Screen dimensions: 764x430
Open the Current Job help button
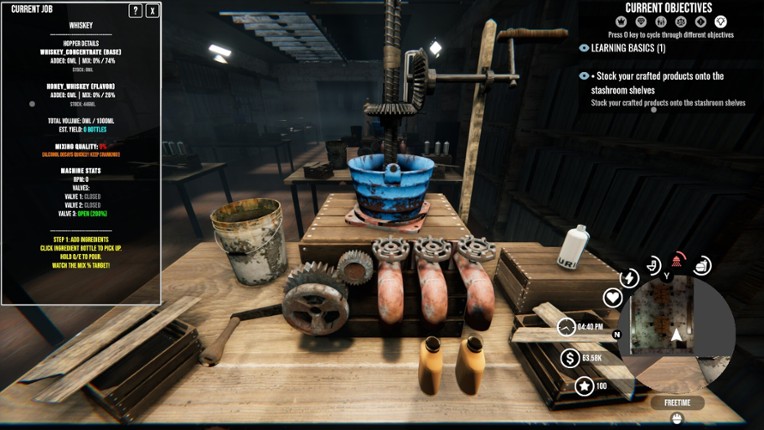click(x=136, y=11)
